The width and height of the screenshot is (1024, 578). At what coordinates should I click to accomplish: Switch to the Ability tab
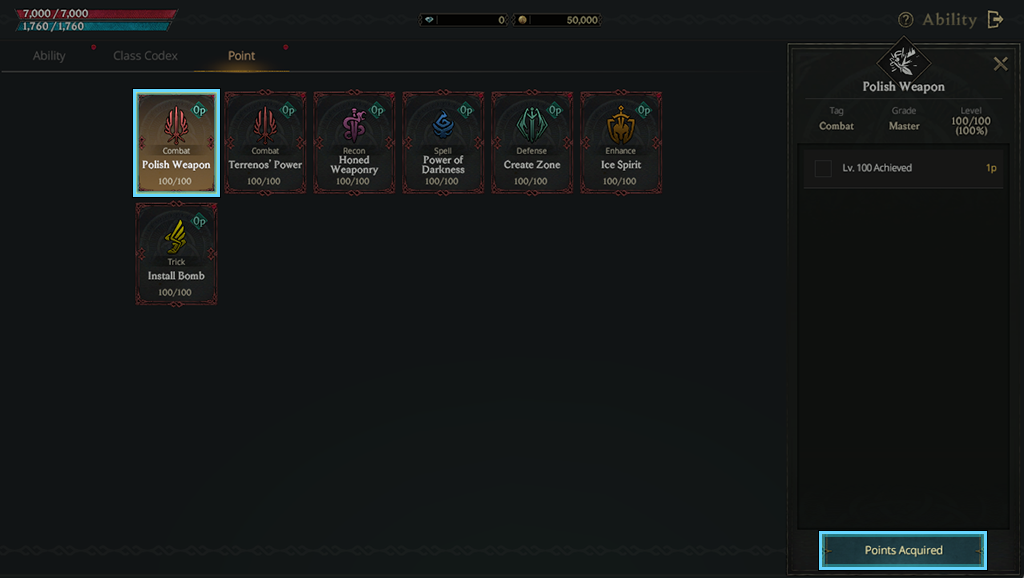point(49,56)
